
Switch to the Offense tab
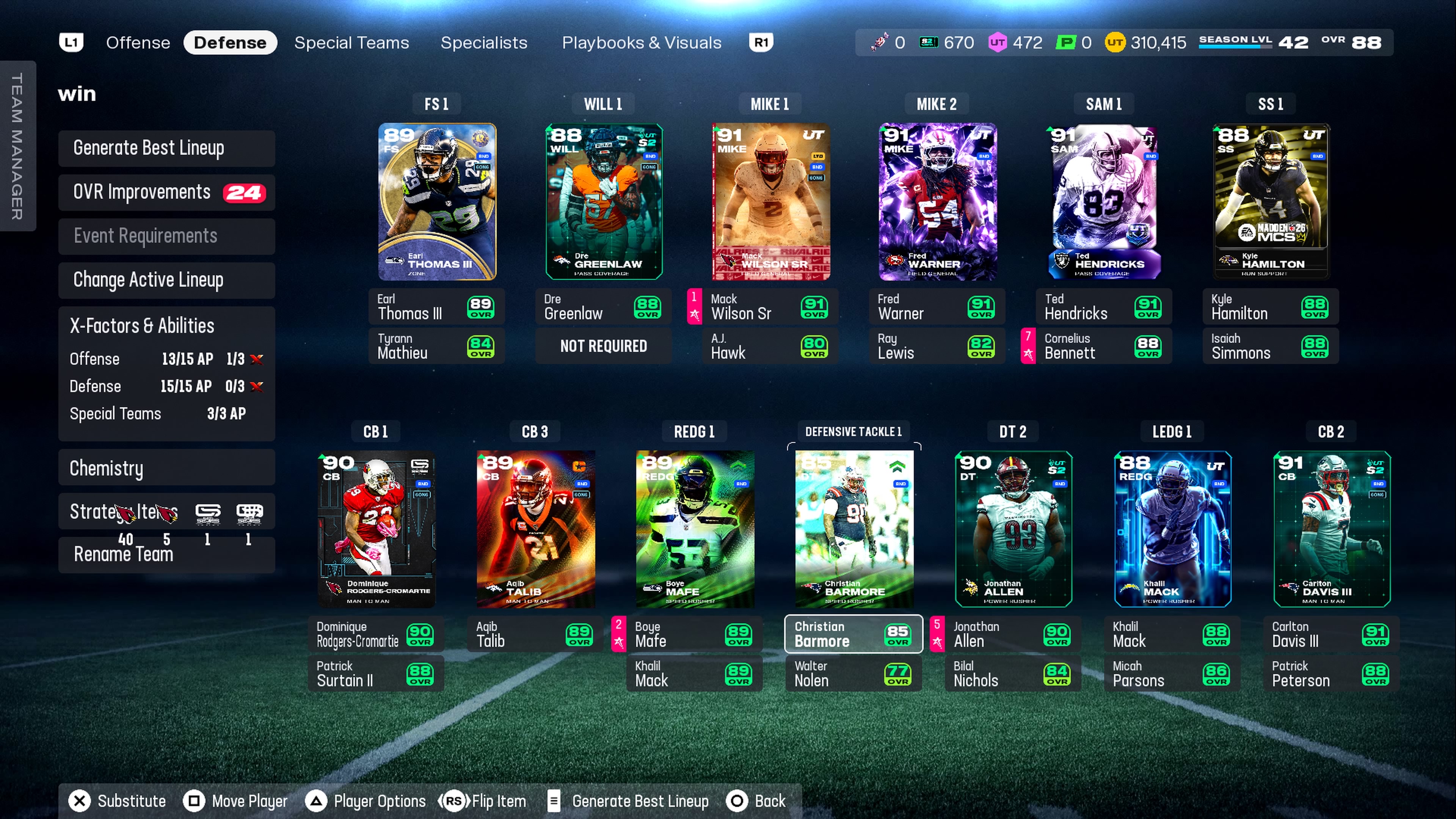[x=138, y=42]
